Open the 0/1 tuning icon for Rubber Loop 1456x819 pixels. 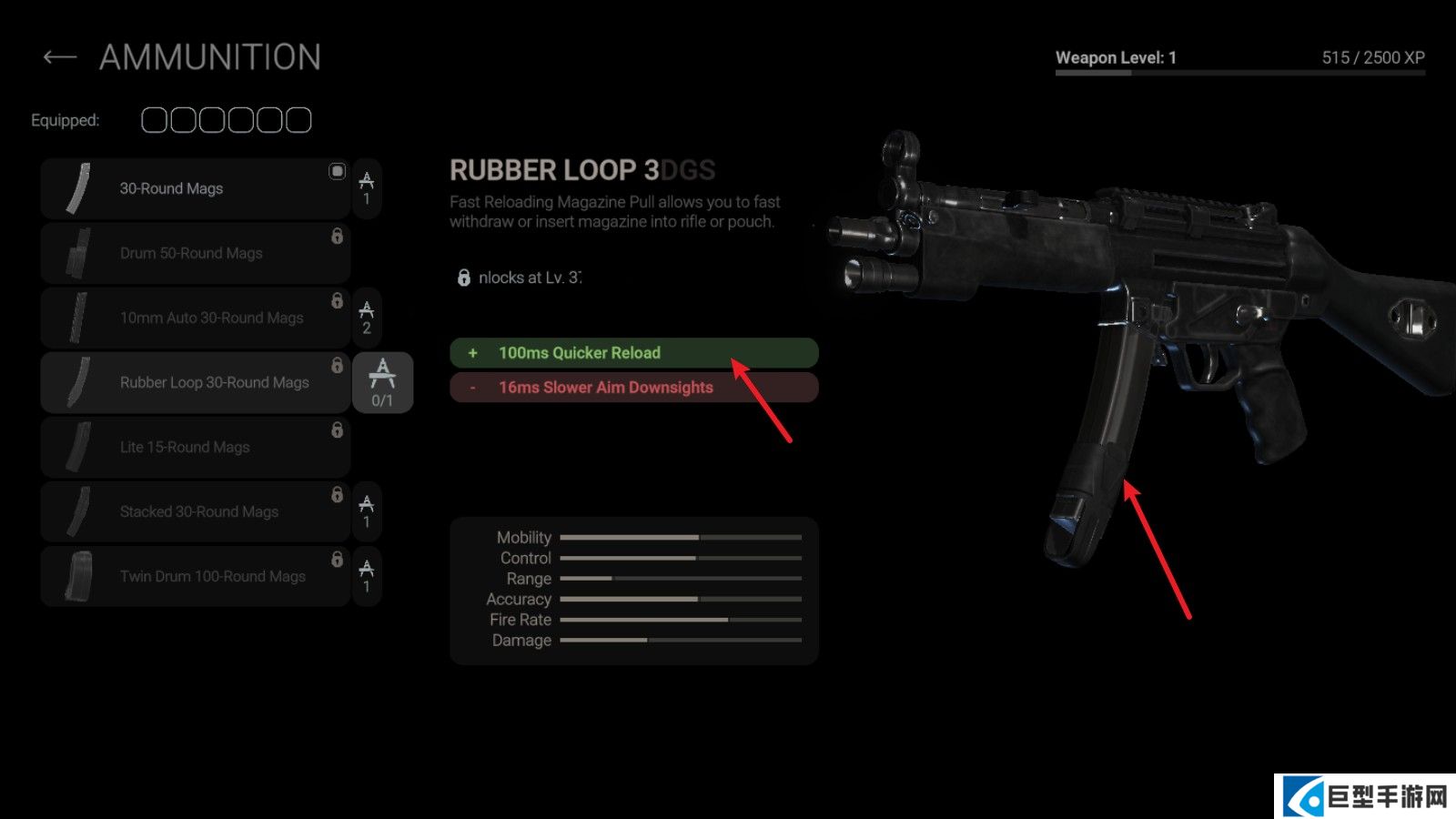click(x=382, y=382)
